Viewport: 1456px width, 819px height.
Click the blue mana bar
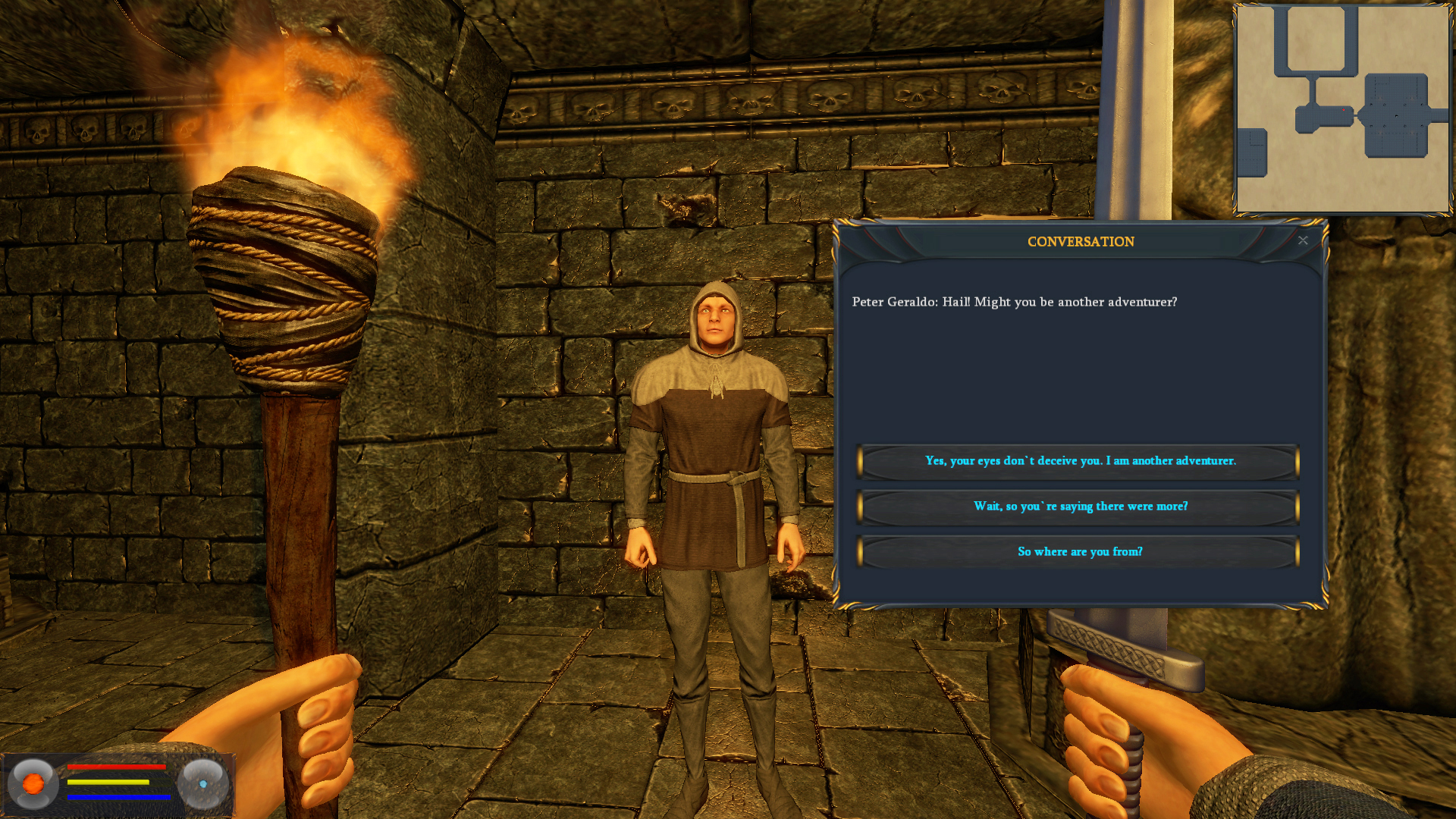pyautogui.click(x=120, y=796)
